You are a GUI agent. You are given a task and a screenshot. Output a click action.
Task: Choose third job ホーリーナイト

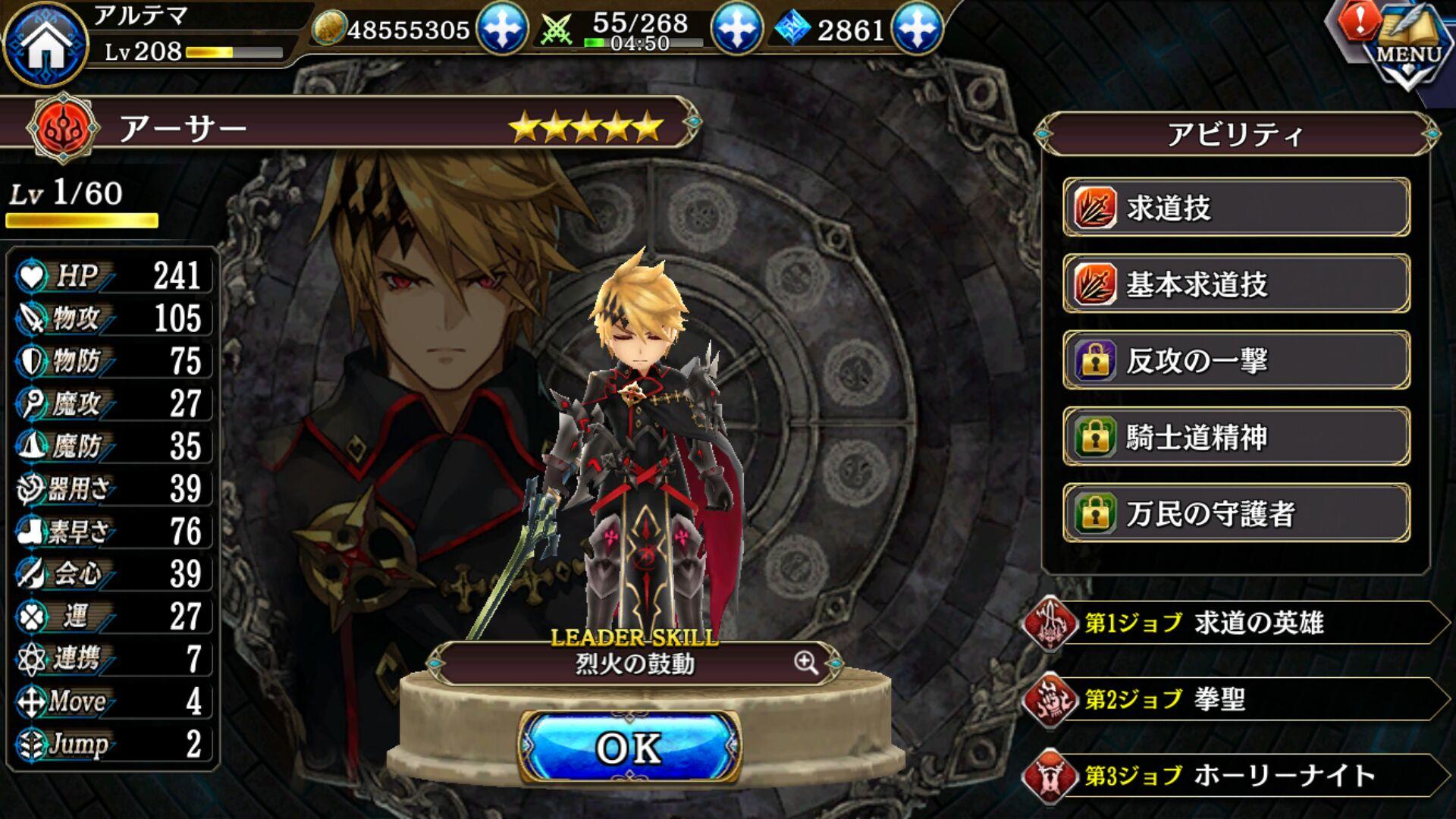click(1236, 775)
